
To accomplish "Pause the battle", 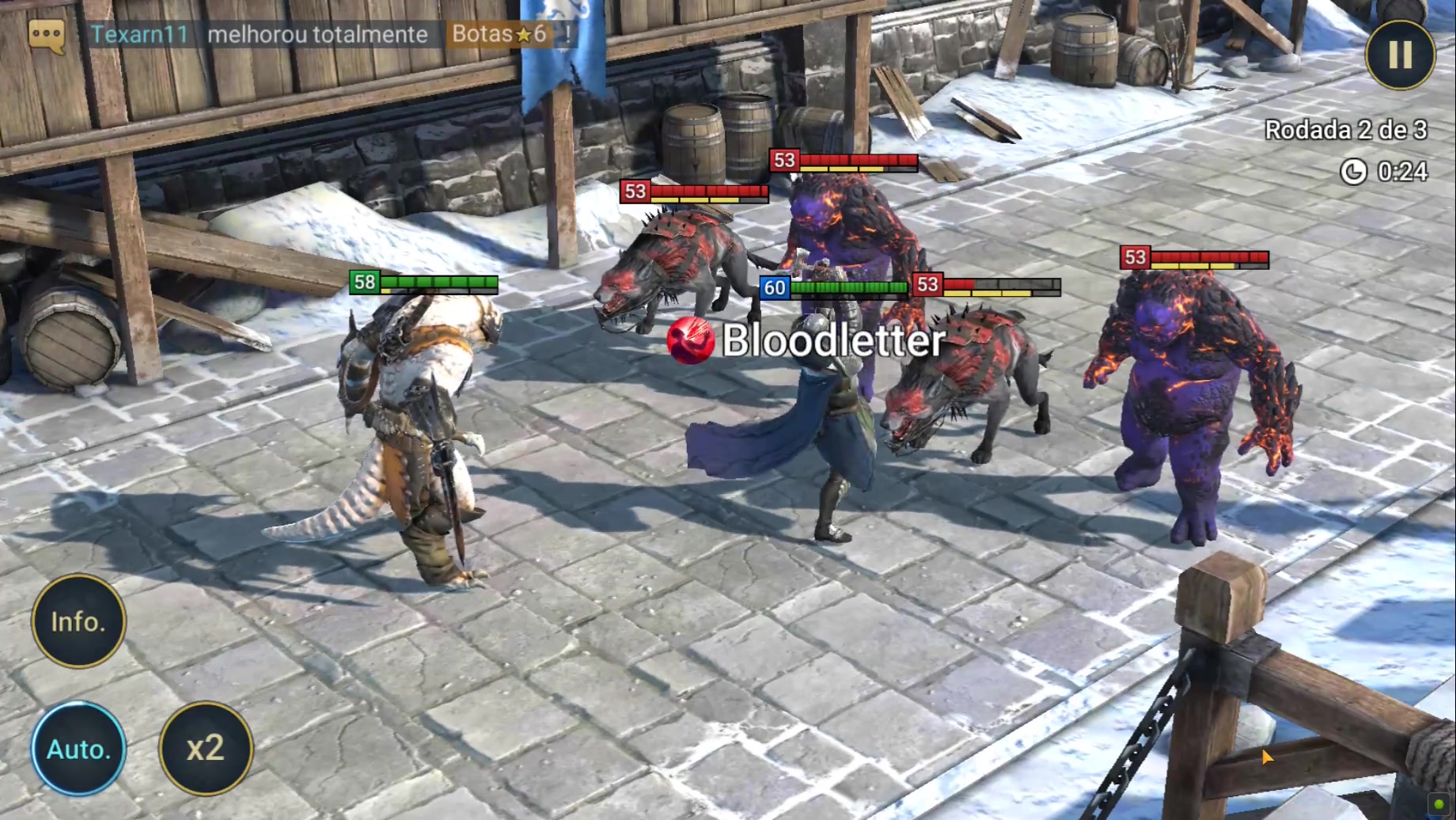I will [1400, 55].
